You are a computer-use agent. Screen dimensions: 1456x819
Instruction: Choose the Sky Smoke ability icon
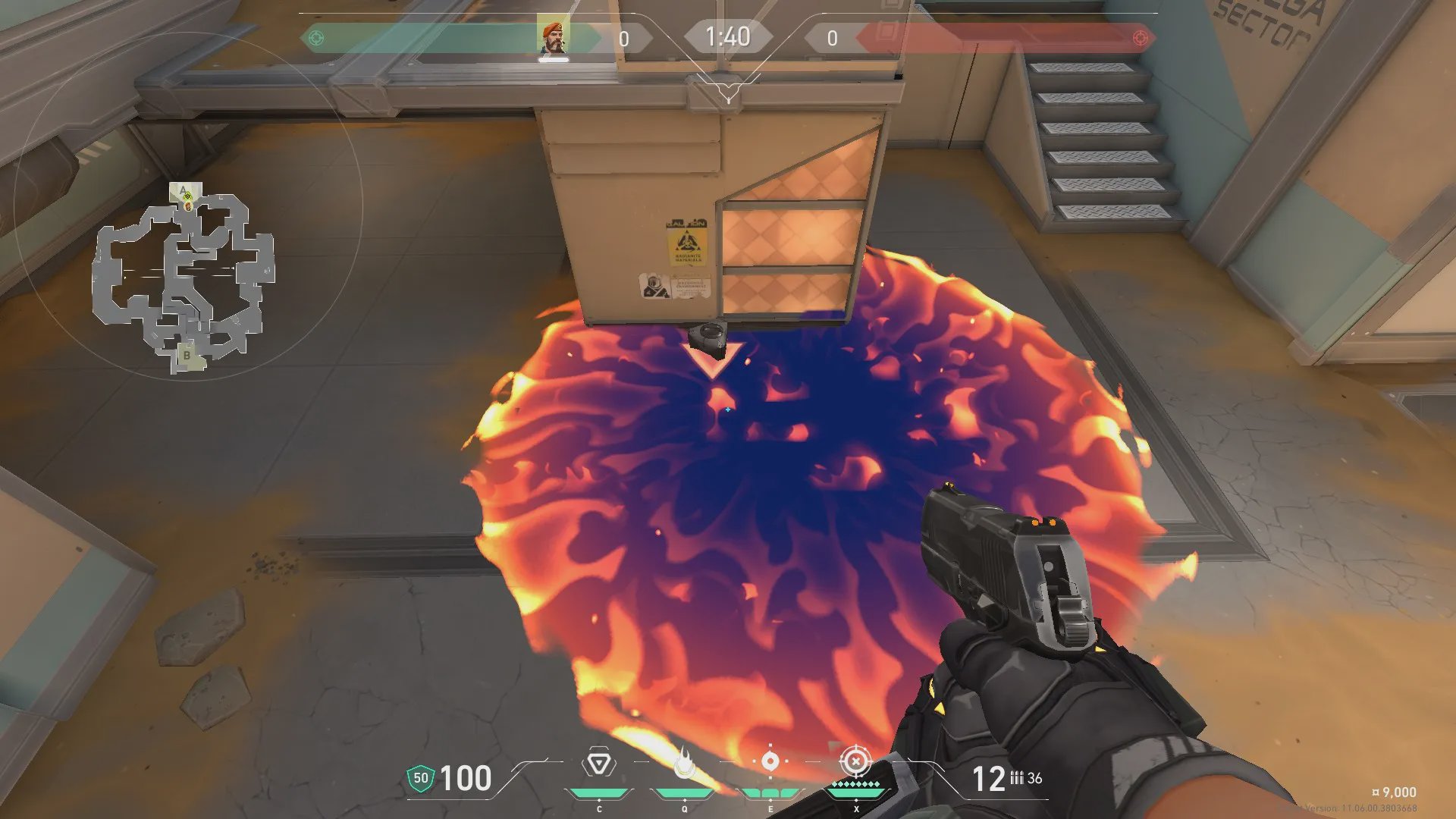tap(770, 761)
